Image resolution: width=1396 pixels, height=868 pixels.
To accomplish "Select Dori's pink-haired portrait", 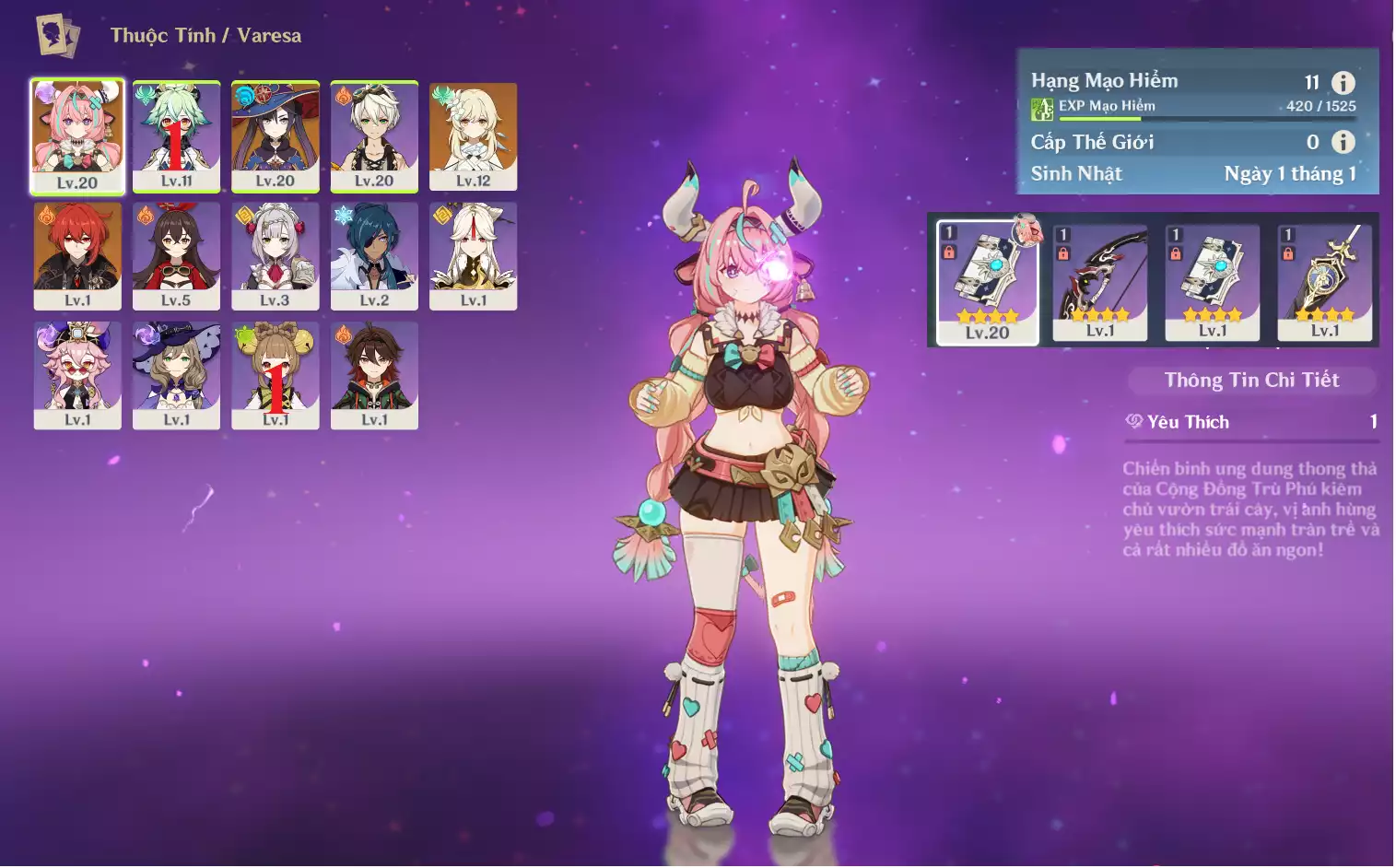I will click(77, 374).
